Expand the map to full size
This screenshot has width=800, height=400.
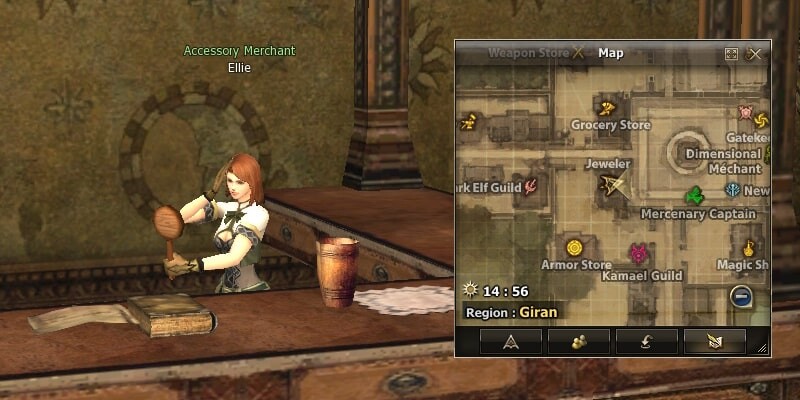(x=732, y=54)
